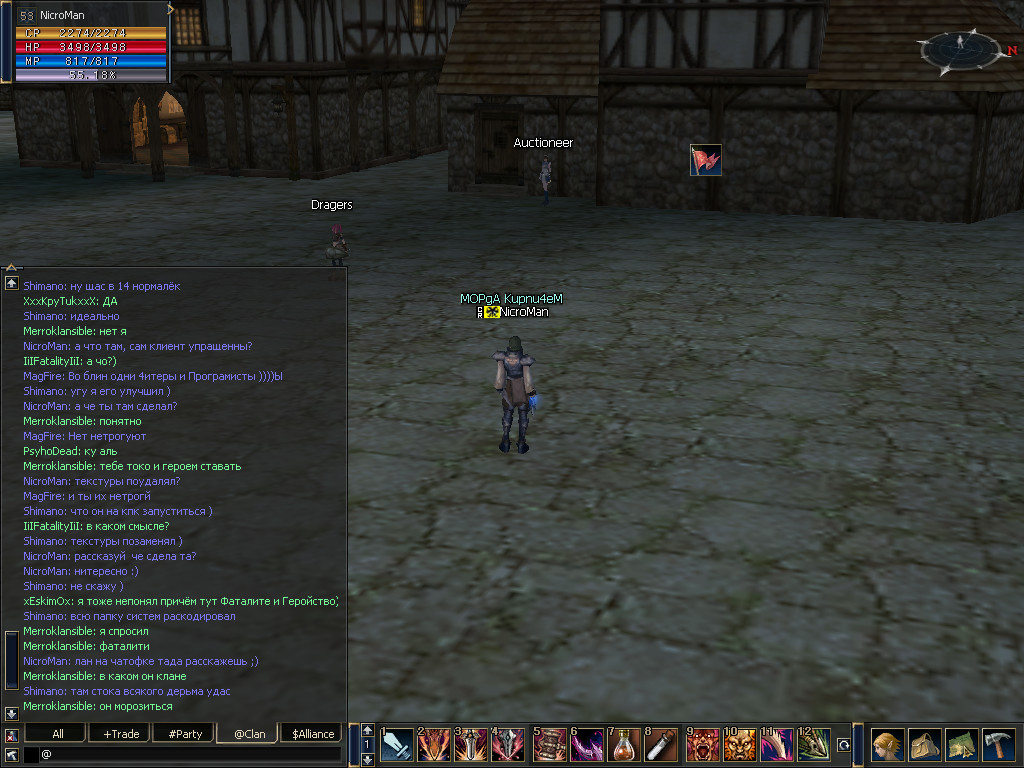1024x768 pixels.
Task: Use the bow skill in slot 11
Action: (x=777, y=745)
